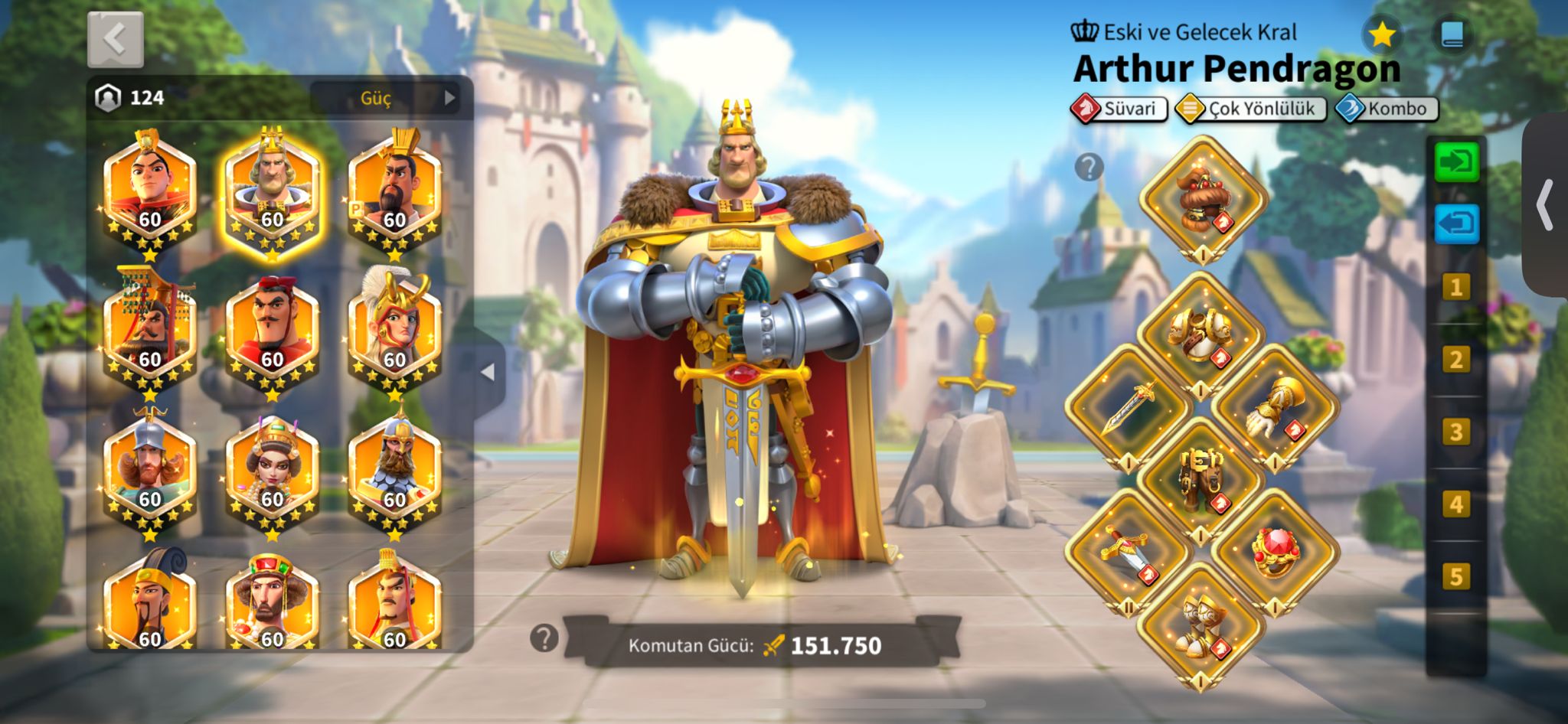Open the helmet equipment slot
Image resolution: width=1568 pixels, height=724 pixels.
click(1203, 199)
